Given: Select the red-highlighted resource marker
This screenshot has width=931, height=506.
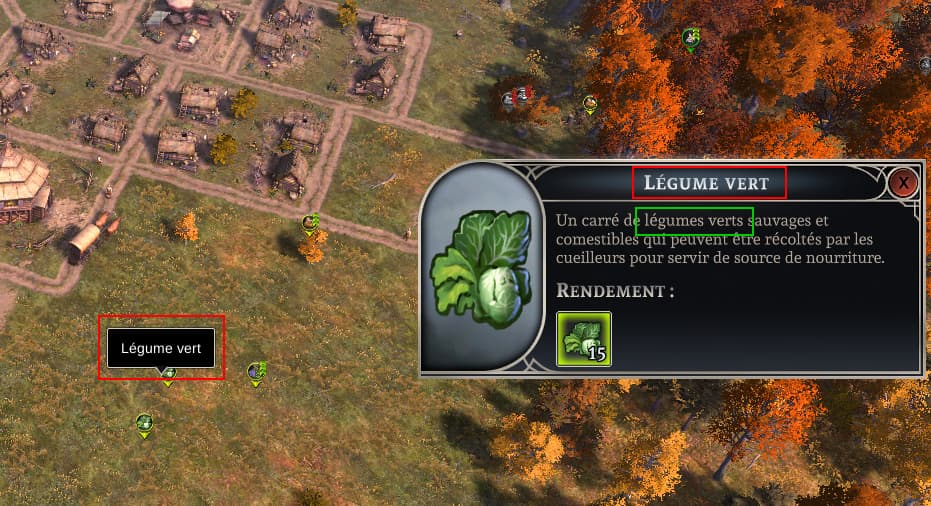Looking at the screenshot, I should click(518, 97).
